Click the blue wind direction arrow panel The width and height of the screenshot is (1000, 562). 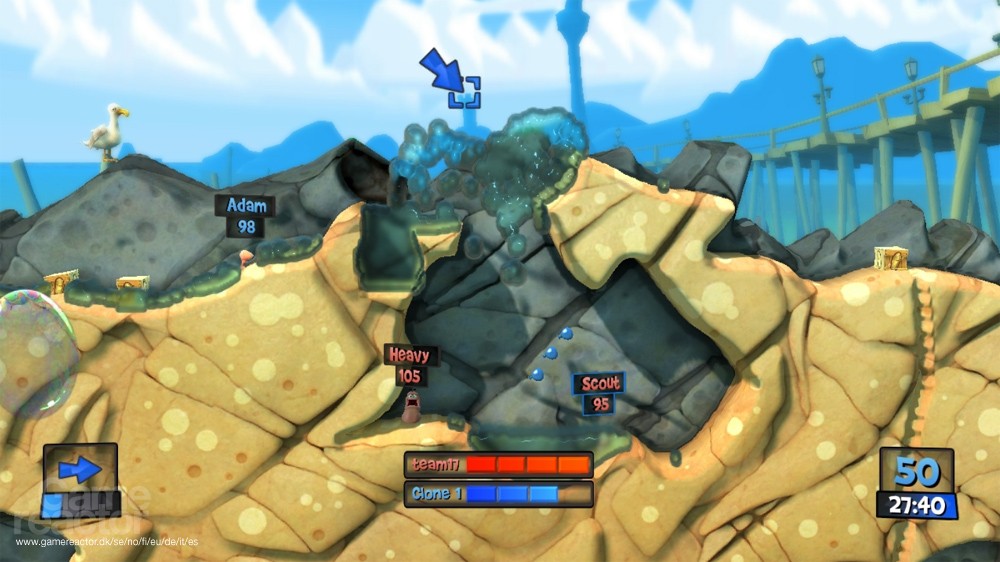79,469
